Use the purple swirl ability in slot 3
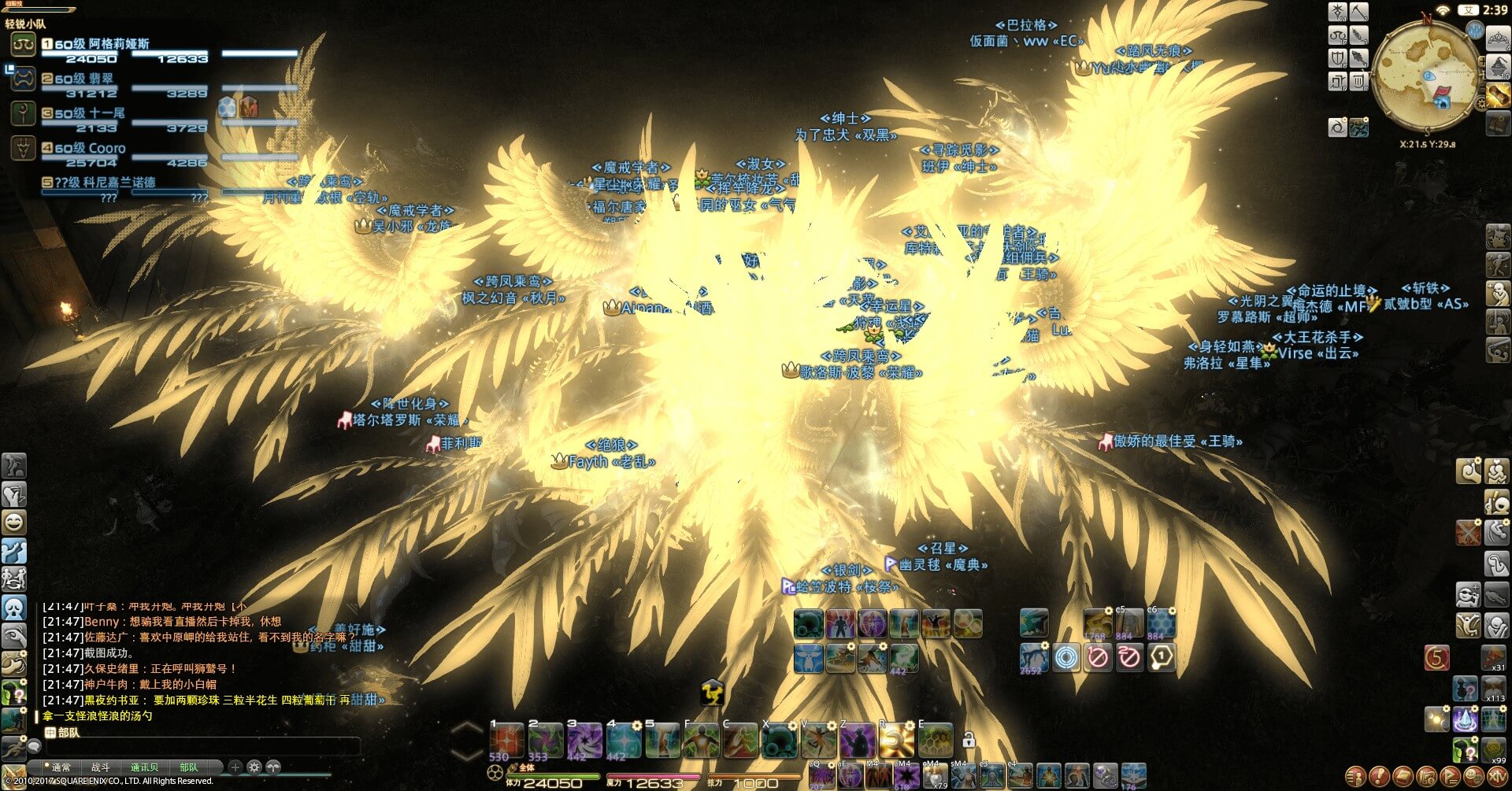 pos(584,741)
